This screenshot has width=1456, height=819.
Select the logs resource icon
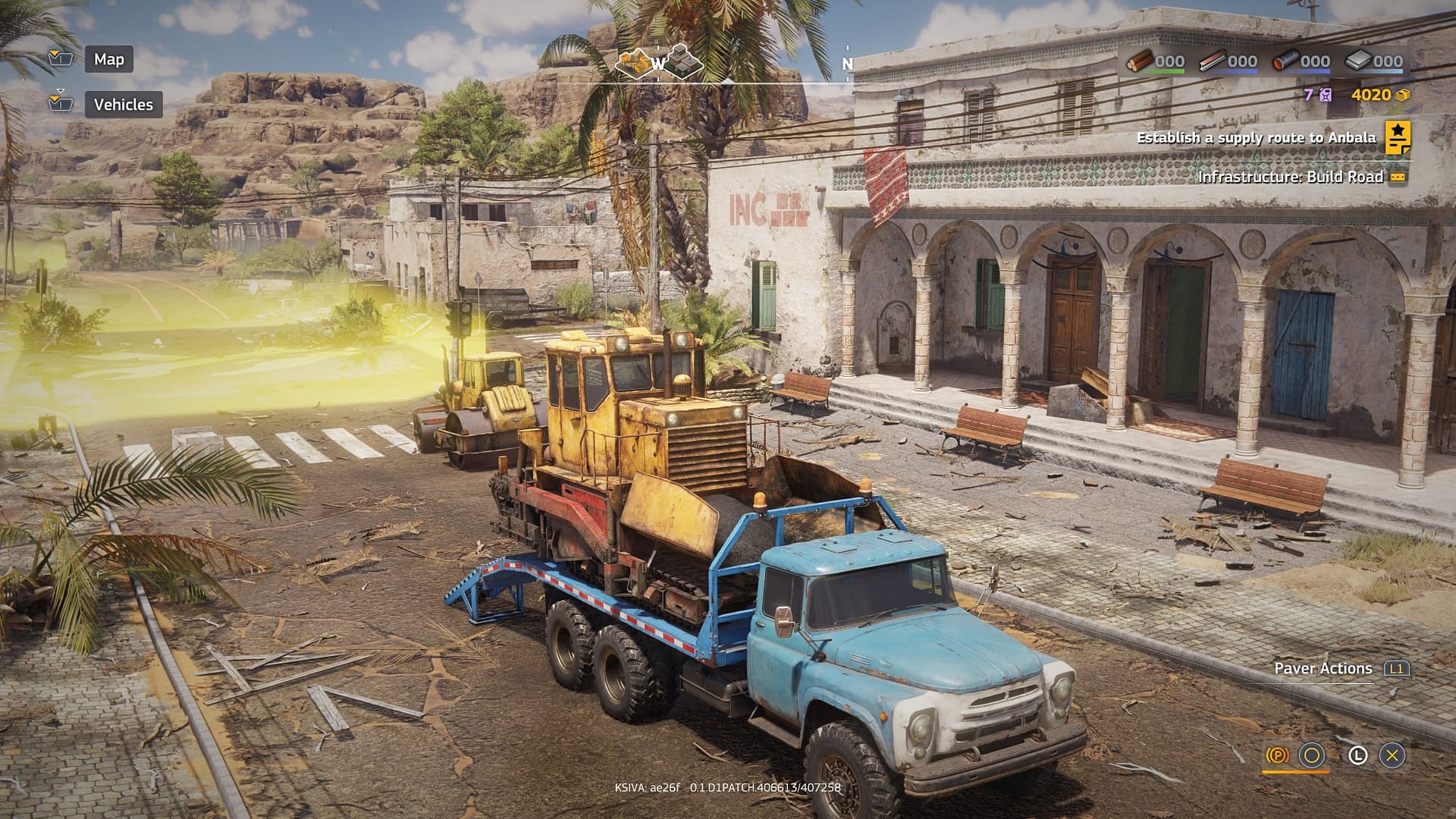click(1140, 60)
